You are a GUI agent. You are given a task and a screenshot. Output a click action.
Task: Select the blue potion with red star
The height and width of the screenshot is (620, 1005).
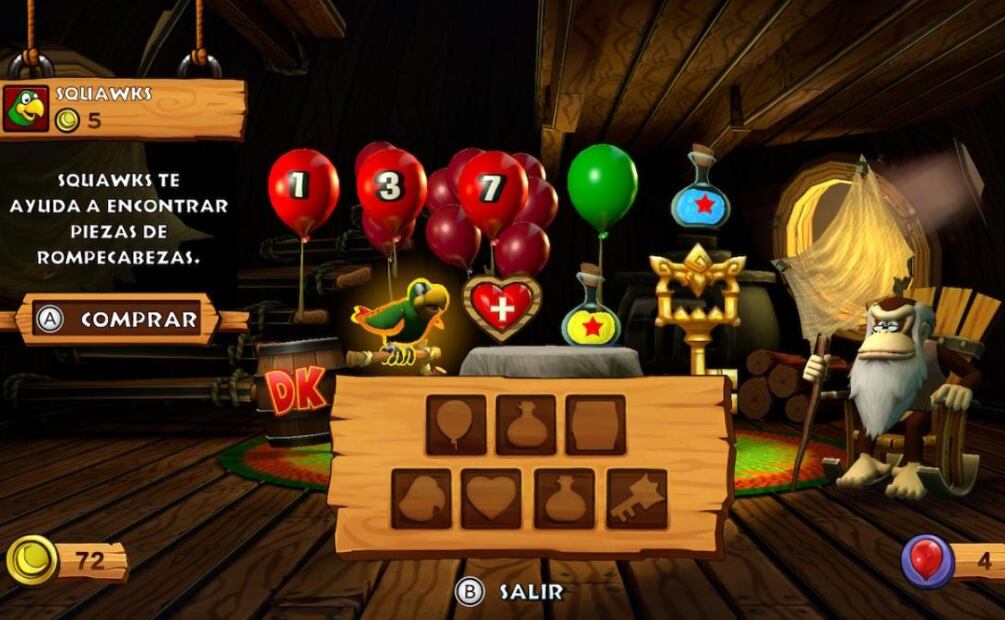point(700,195)
